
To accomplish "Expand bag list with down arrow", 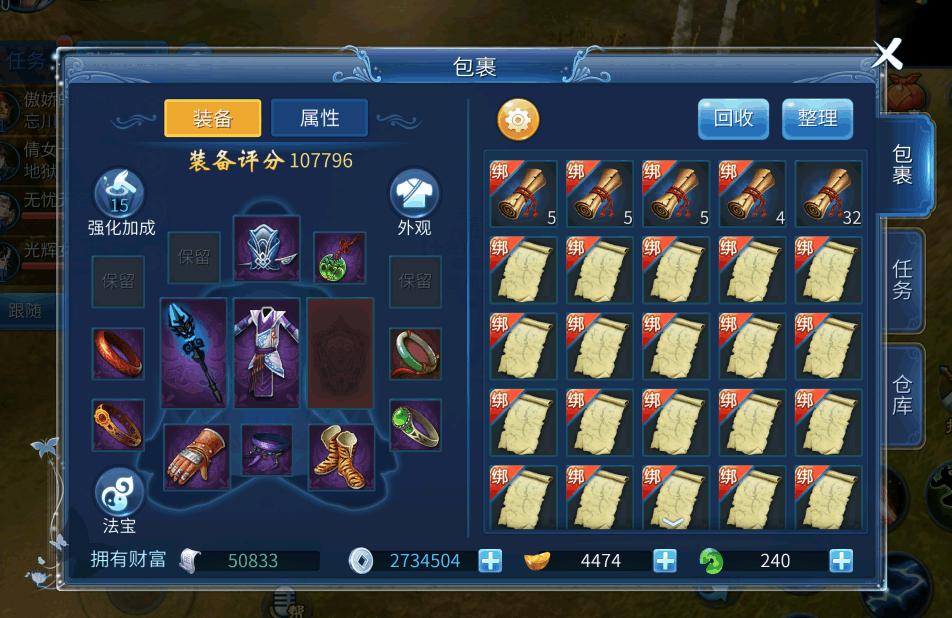I will coord(673,522).
